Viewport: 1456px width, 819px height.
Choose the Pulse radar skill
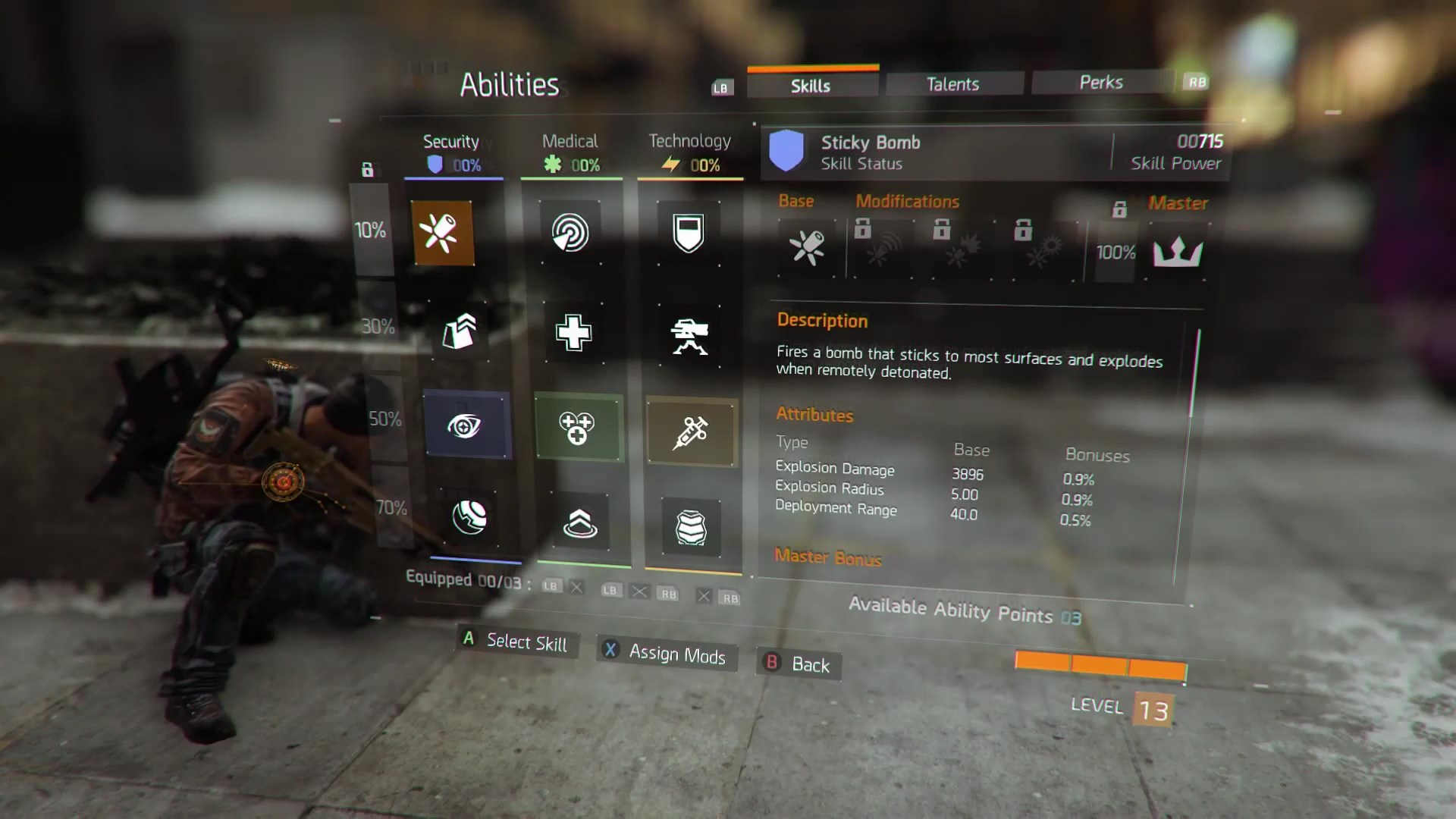click(x=570, y=233)
